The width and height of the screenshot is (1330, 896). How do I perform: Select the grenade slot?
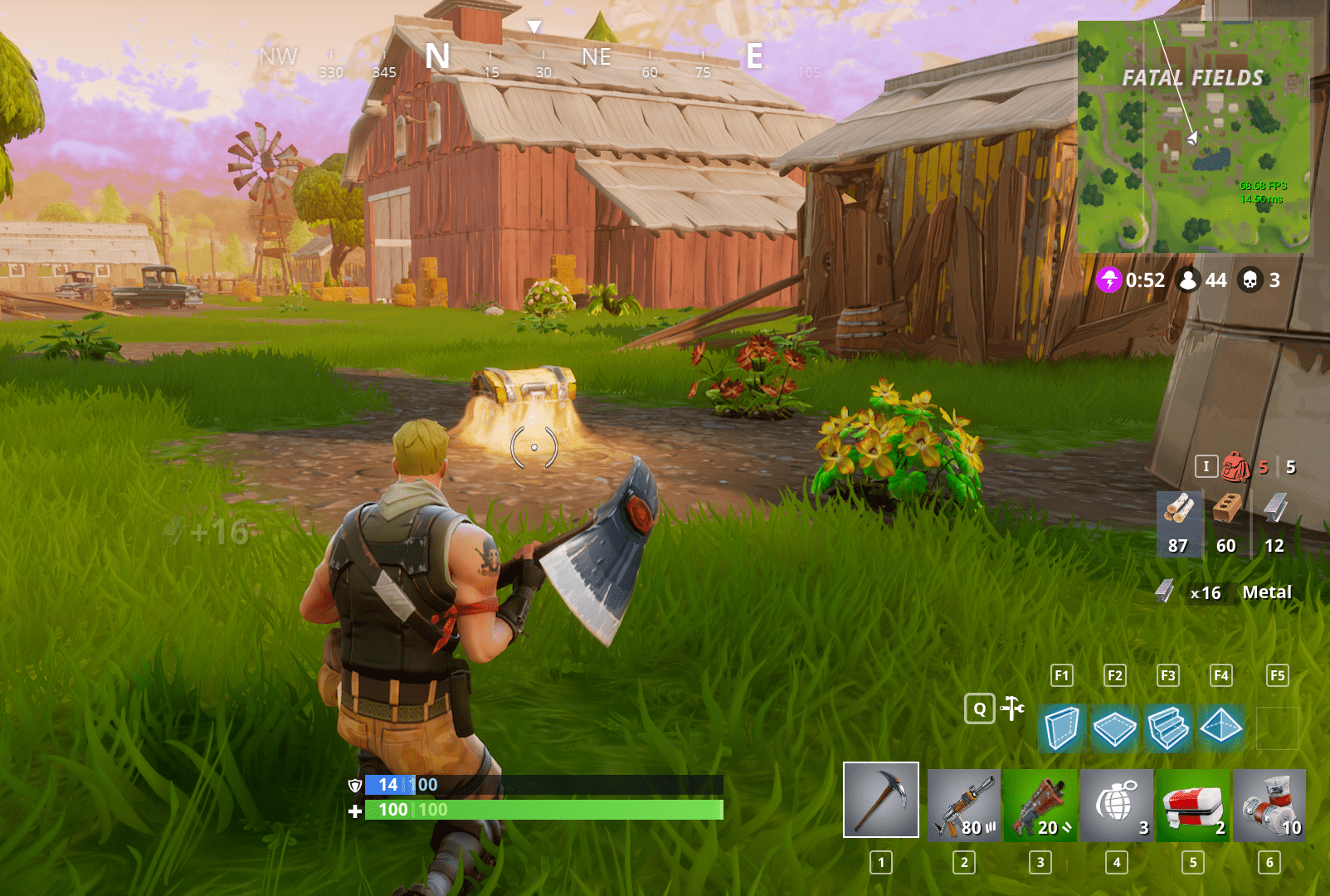pyautogui.click(x=1116, y=805)
